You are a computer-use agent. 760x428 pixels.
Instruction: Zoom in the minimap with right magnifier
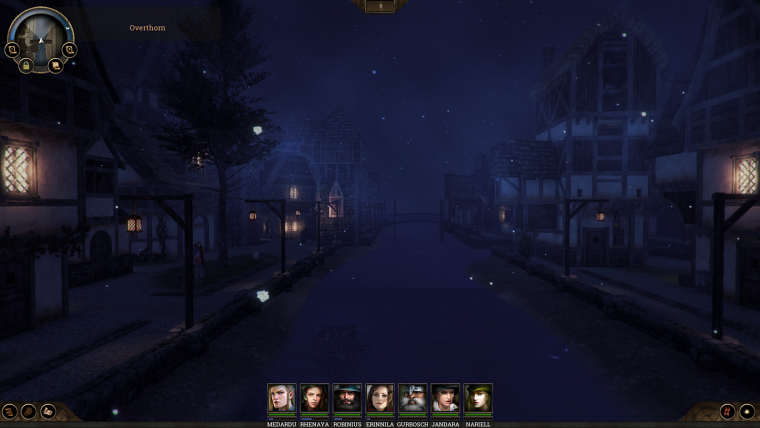tap(69, 49)
